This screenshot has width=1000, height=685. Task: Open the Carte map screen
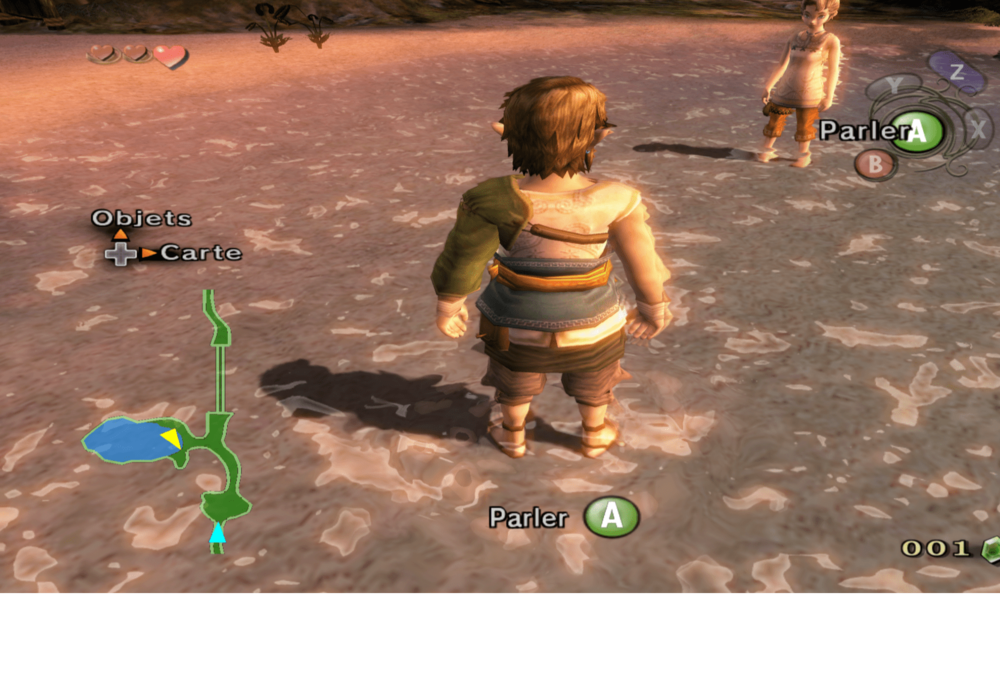point(200,253)
